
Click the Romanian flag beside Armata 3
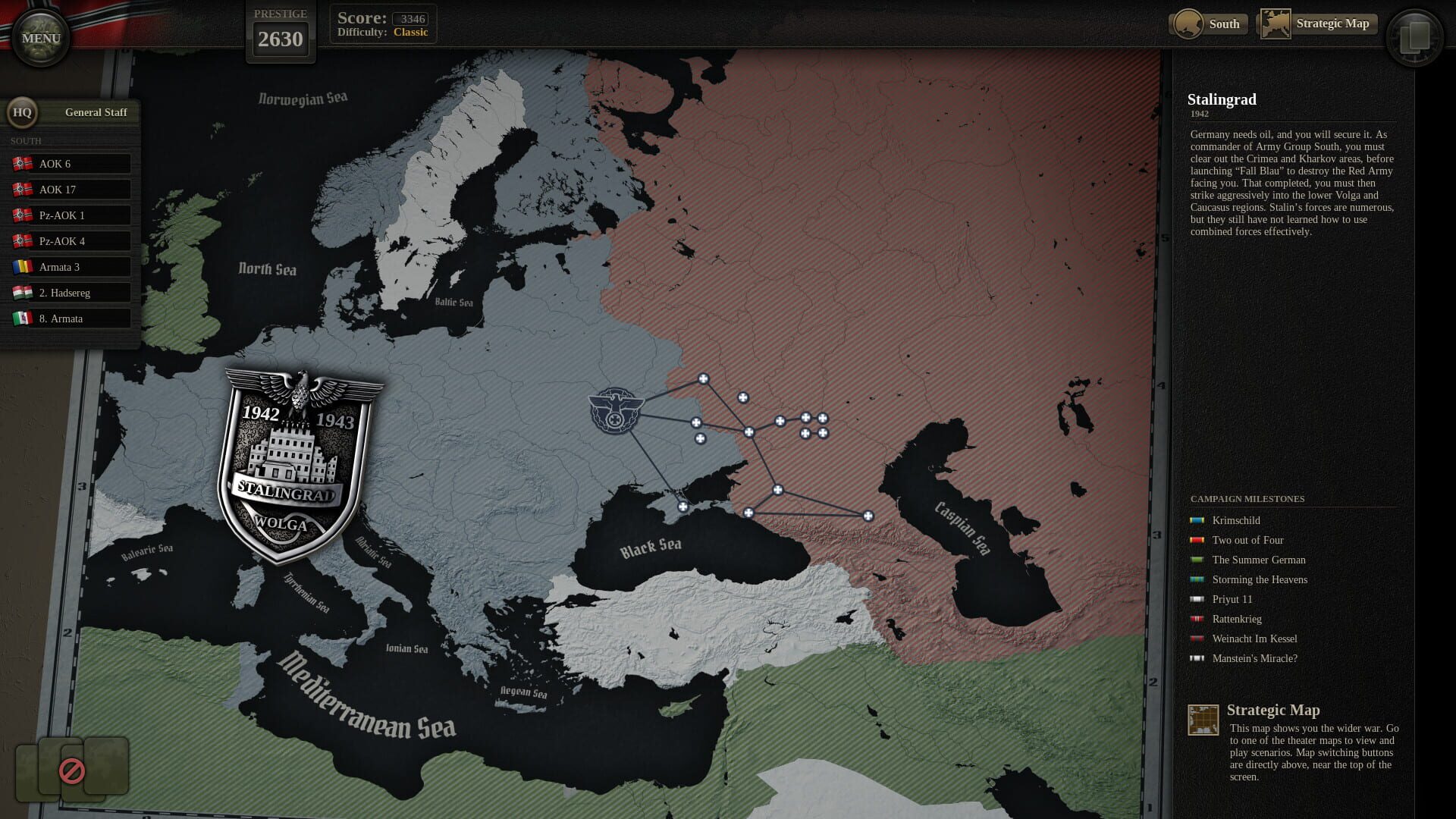pos(21,266)
